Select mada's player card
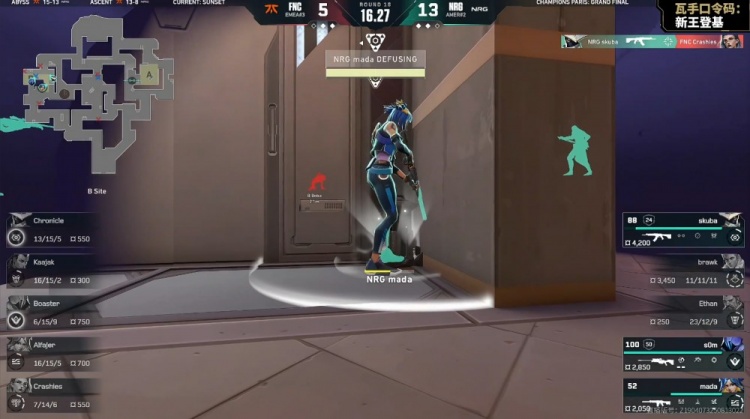Viewport: 750px width, 419px height. 684,394
